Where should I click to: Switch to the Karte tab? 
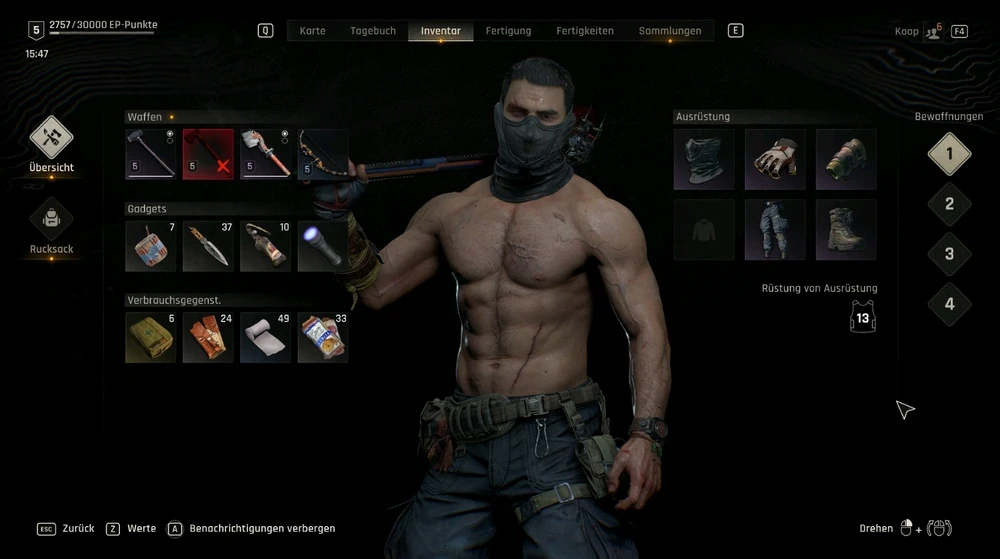312,31
